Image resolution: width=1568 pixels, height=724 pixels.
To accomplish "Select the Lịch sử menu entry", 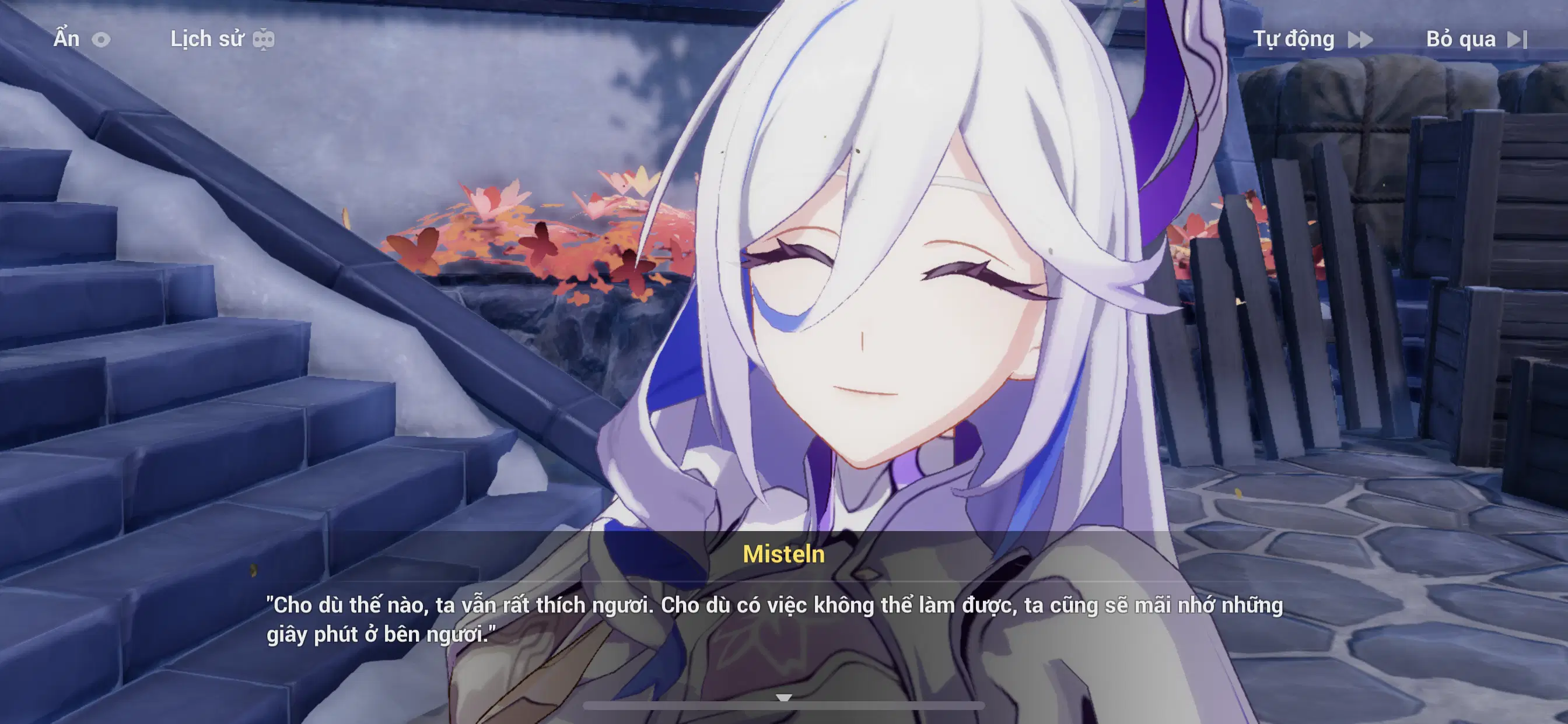I will coord(207,39).
